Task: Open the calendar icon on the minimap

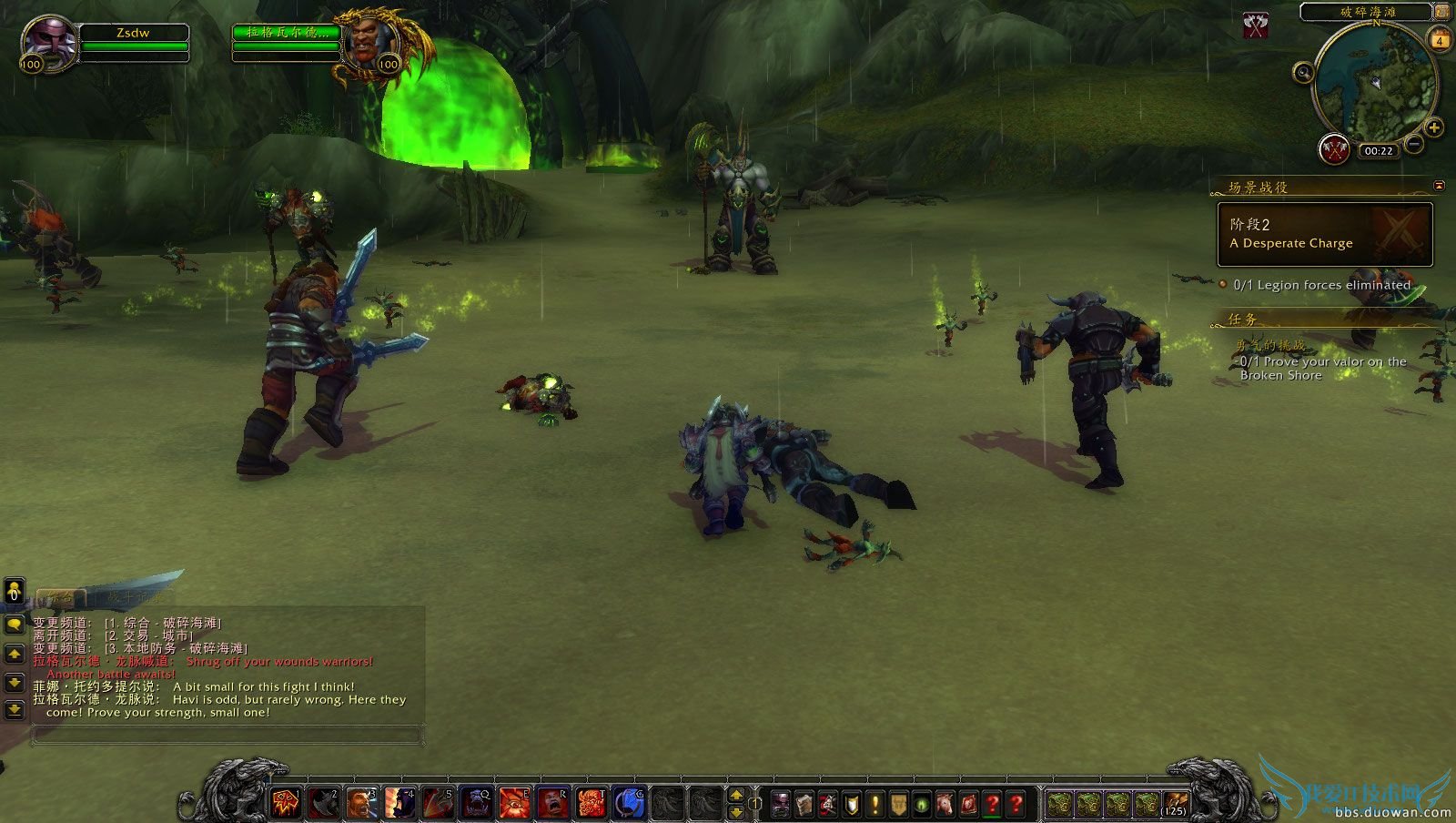Action: coord(1441,41)
